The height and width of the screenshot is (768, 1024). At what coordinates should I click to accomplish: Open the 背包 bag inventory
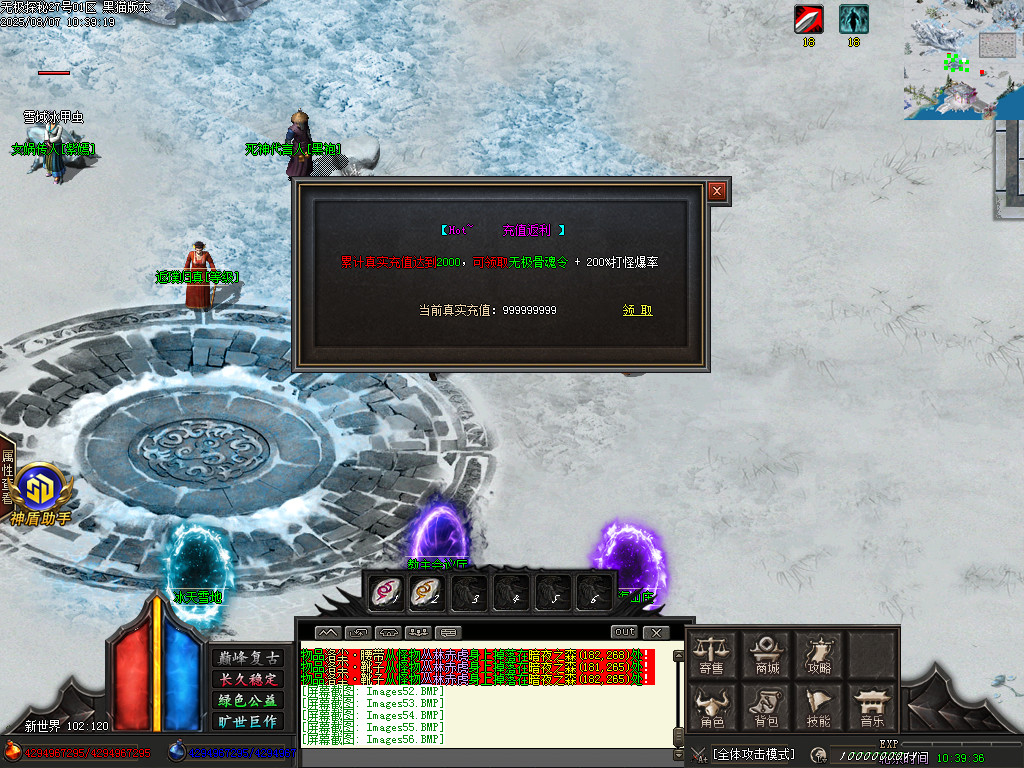[767, 707]
